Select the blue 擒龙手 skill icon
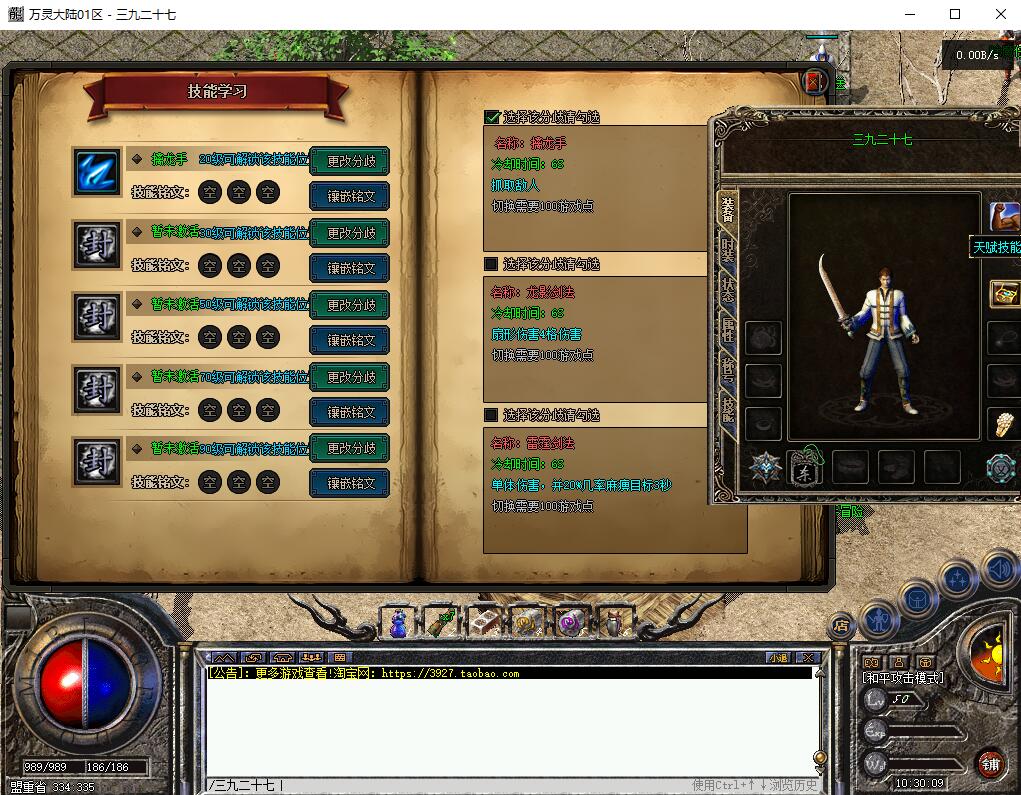 tap(97, 172)
